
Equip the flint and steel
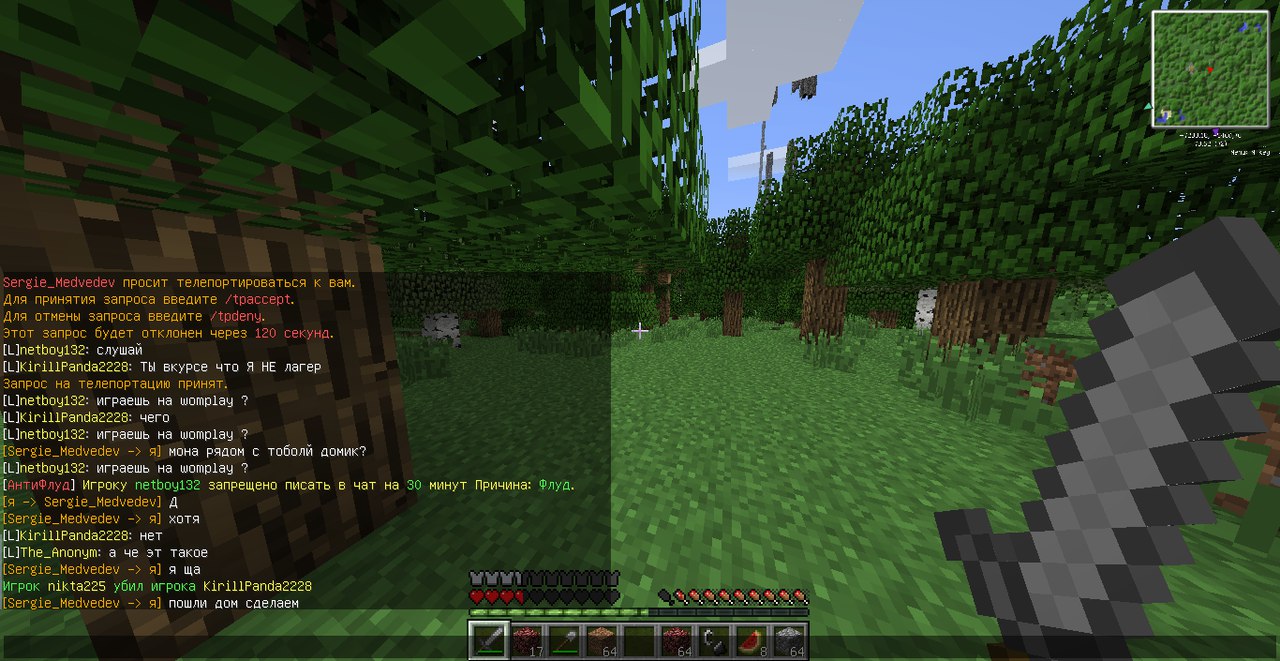tap(714, 640)
